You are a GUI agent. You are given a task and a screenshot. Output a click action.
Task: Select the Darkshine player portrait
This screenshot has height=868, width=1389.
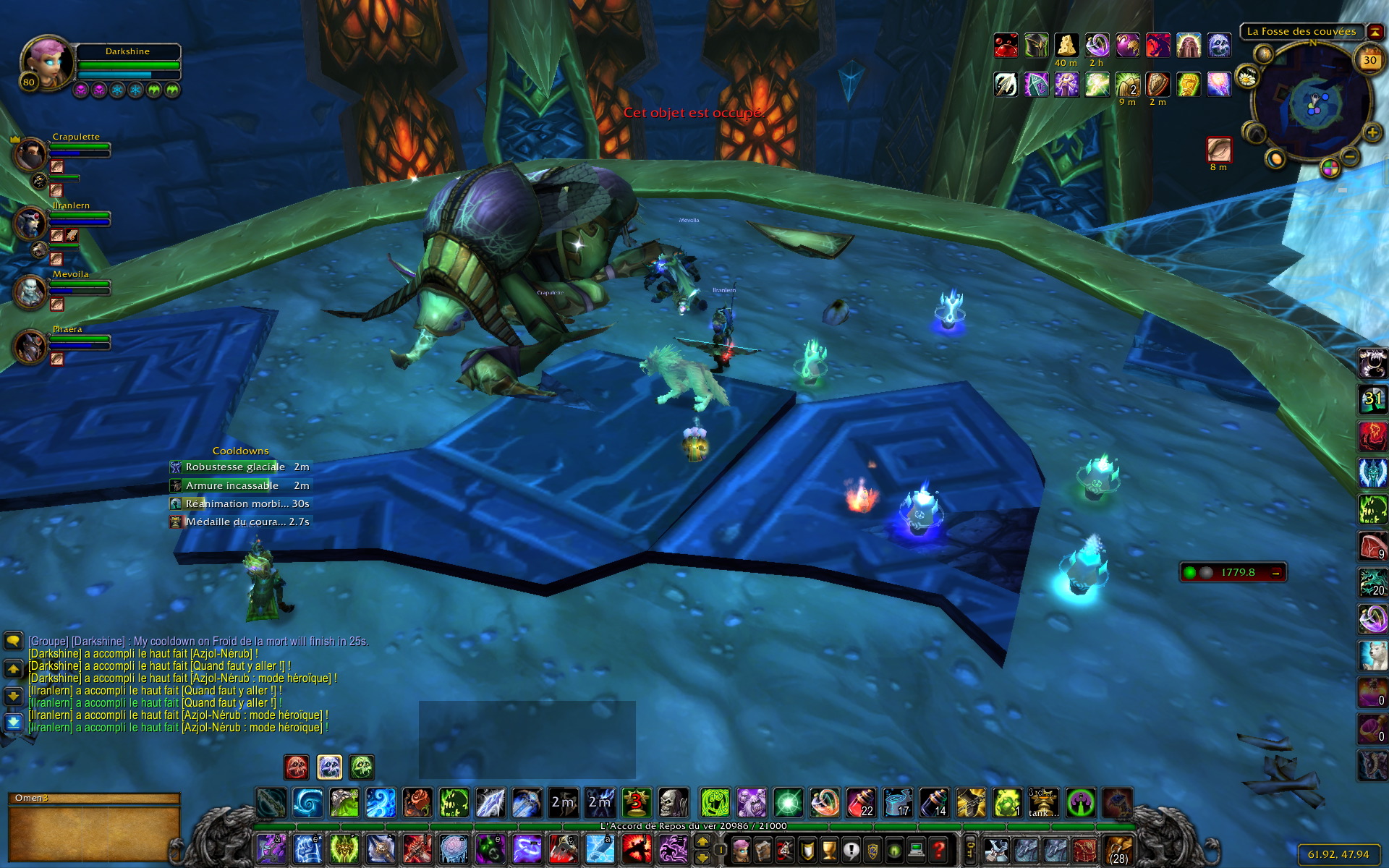(46, 63)
